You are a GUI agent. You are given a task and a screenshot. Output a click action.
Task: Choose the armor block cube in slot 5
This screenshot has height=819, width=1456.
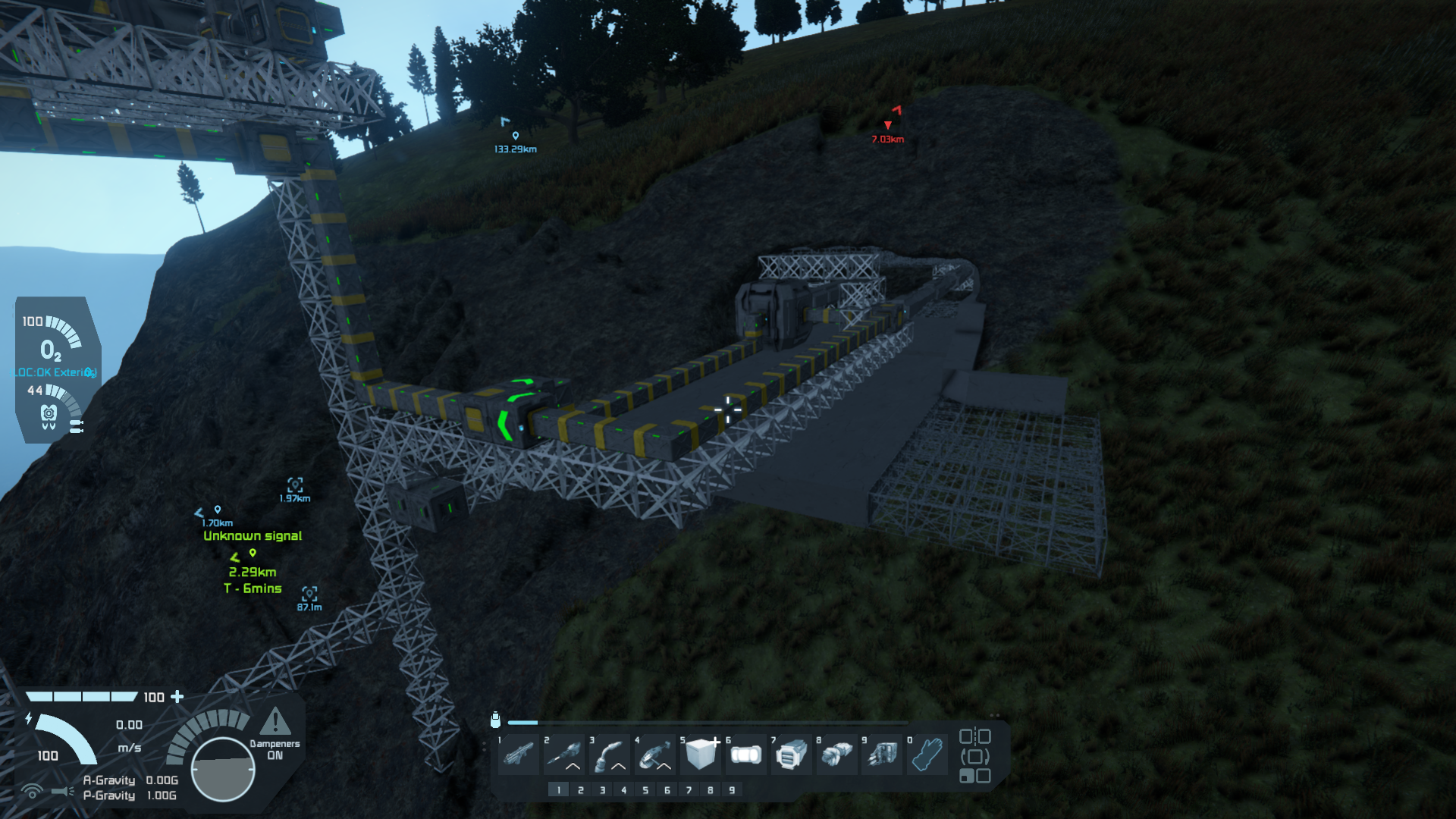point(701,755)
